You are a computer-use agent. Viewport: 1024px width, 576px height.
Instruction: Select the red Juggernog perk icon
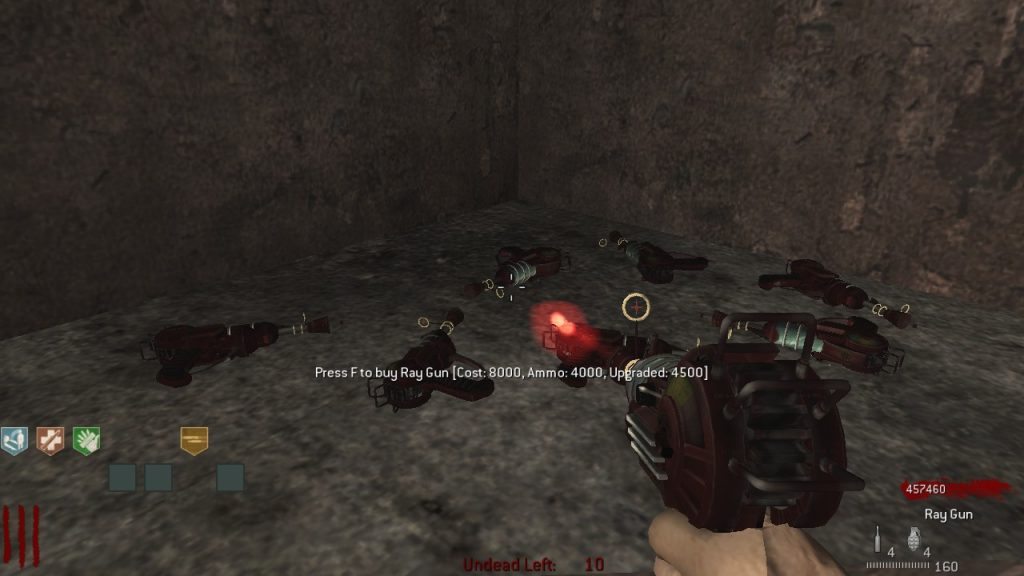click(50, 440)
